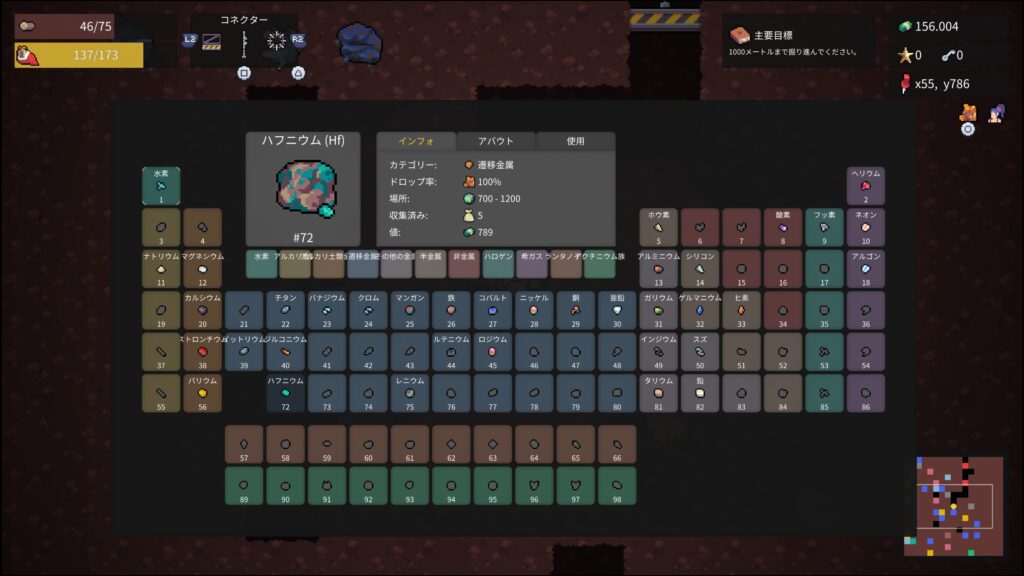Screen dimensions: 1024x576
Task: Choose the ネオン element tile
Action: point(866,228)
